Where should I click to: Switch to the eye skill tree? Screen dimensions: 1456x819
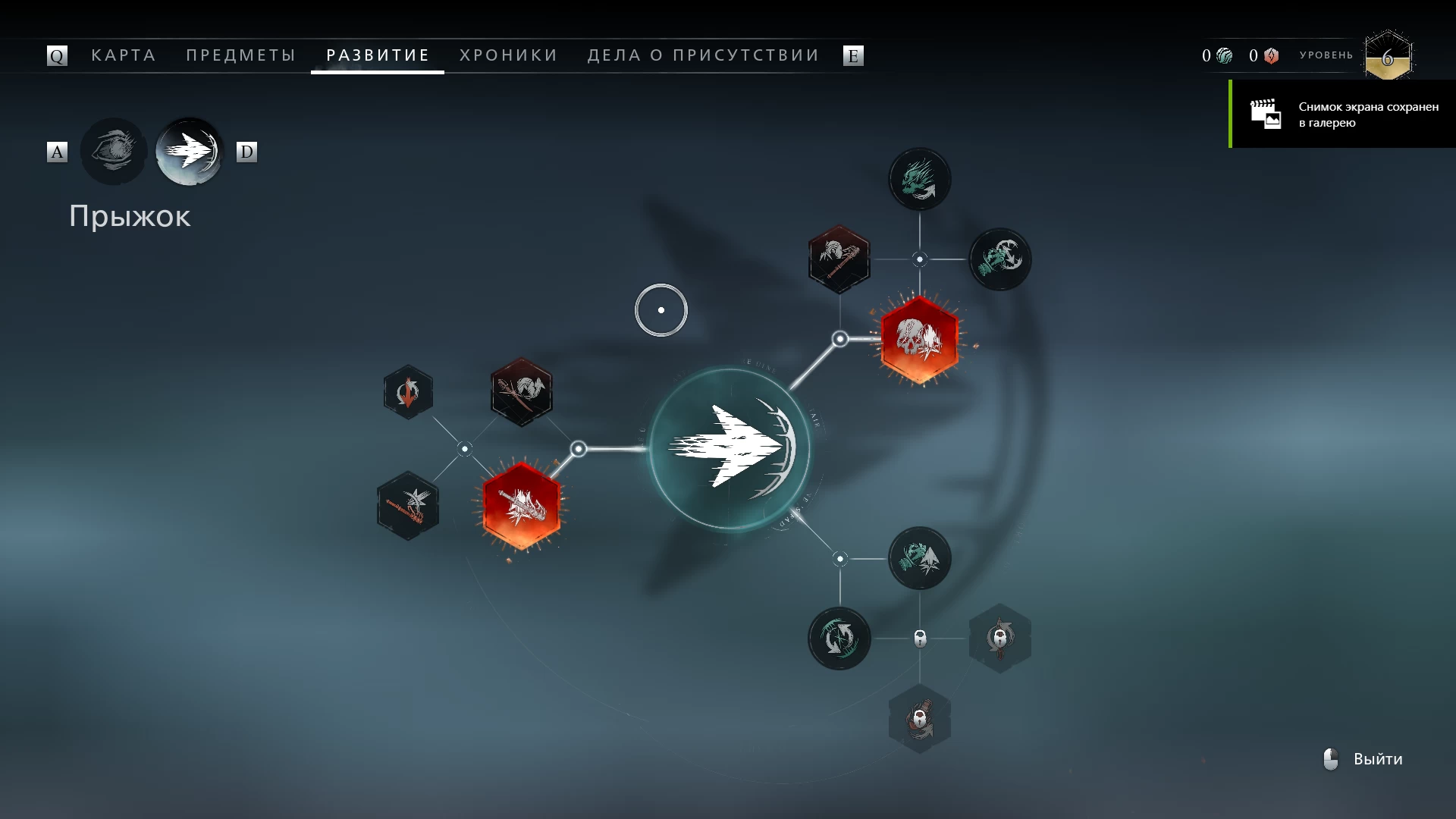[114, 151]
